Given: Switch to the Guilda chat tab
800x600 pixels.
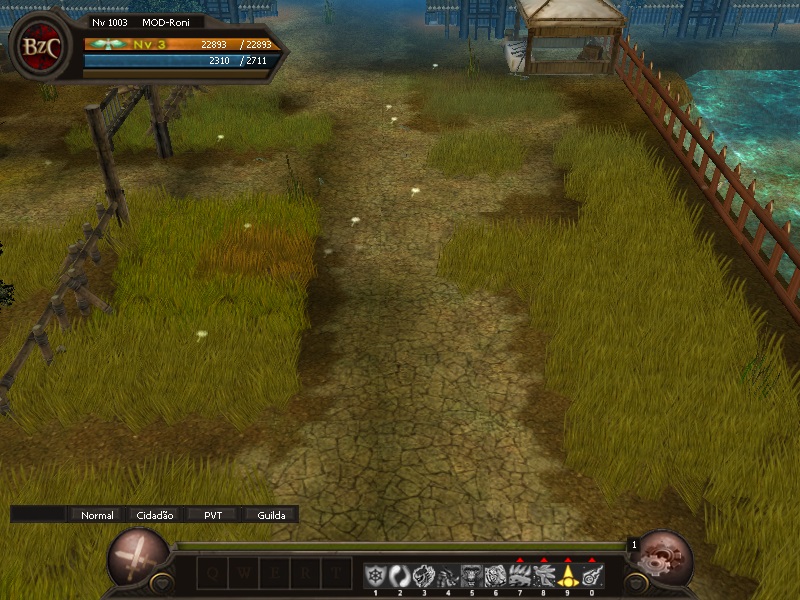Looking at the screenshot, I should (271, 515).
